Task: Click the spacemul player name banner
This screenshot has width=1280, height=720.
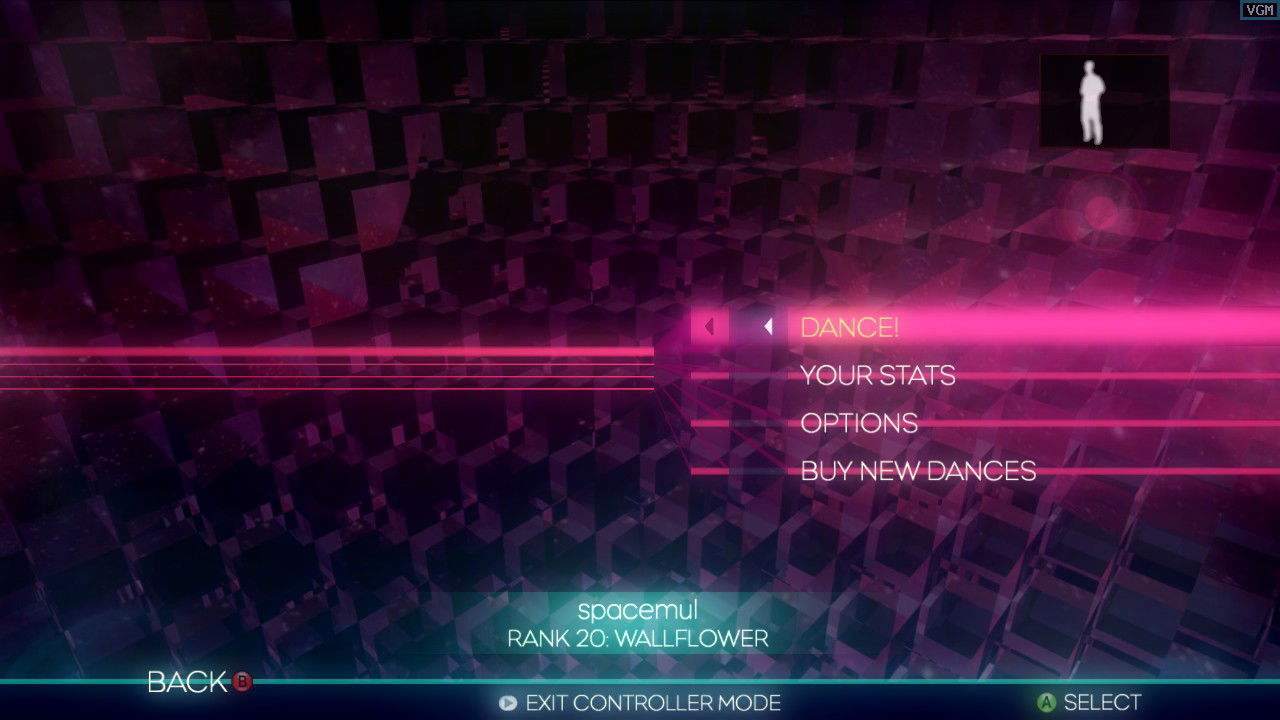Action: pos(638,610)
